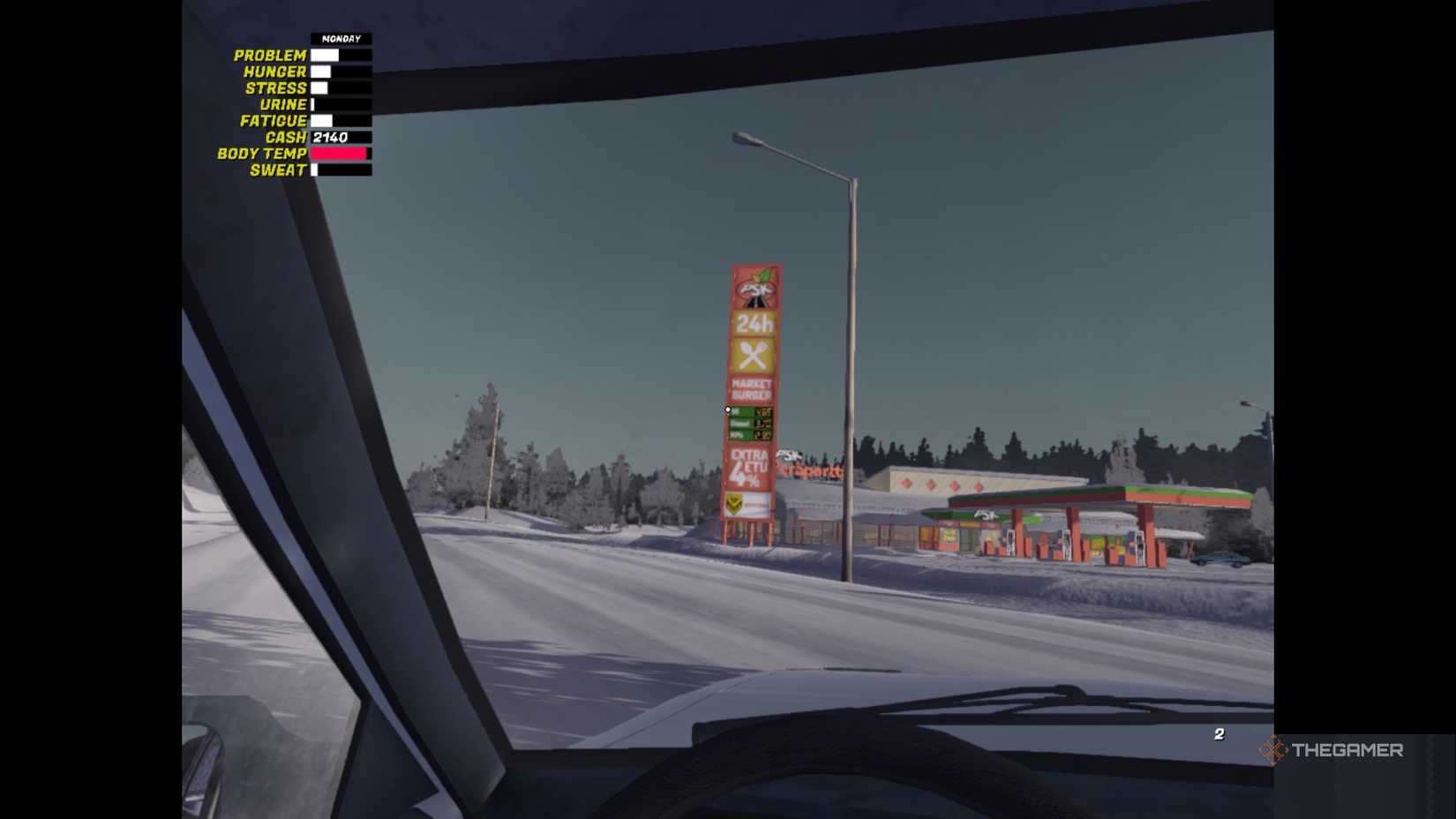Select the white dot crosshair marker
The height and width of the screenshot is (819, 1456).
pos(727,409)
